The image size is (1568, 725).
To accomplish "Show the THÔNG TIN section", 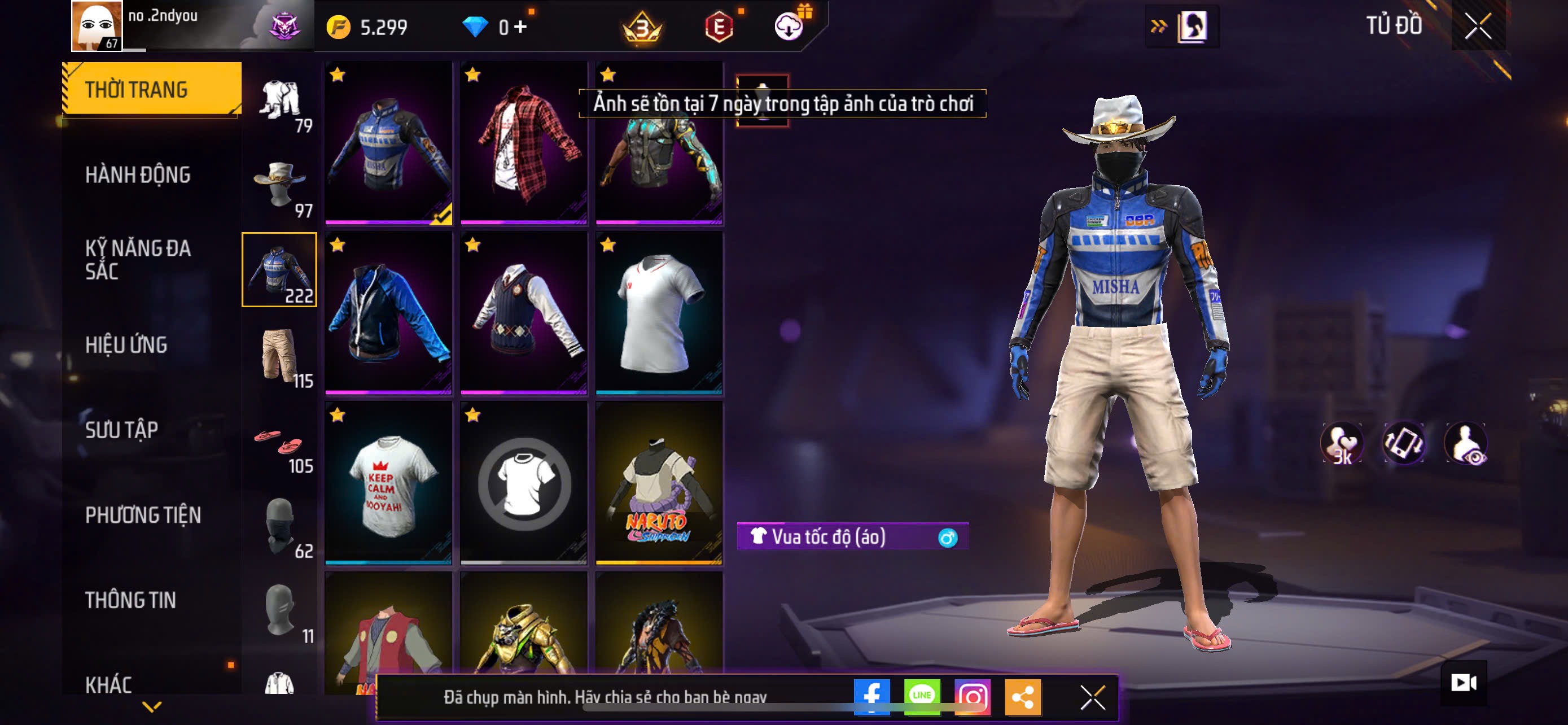I will [130, 600].
